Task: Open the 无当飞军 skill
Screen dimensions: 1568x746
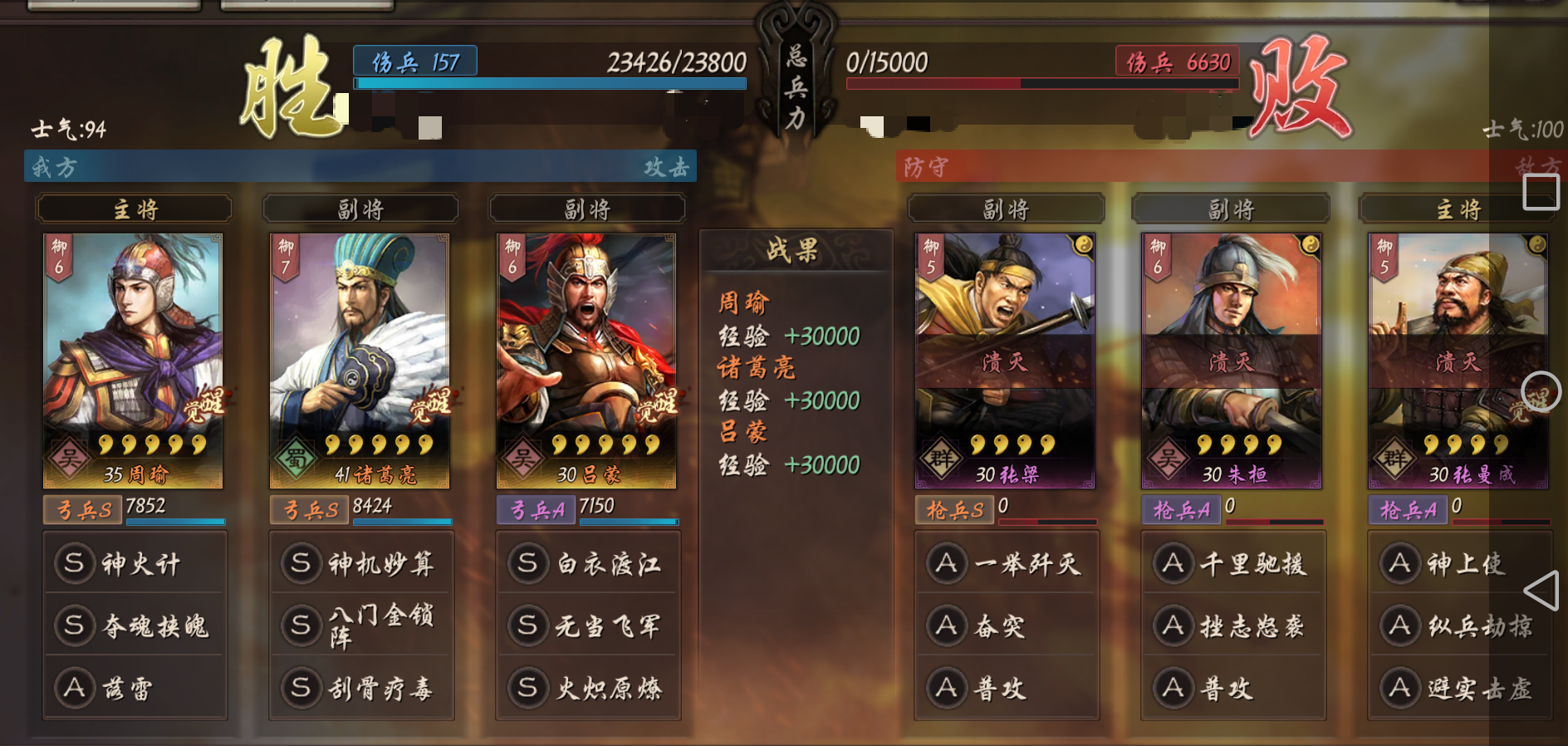Action: (x=588, y=626)
